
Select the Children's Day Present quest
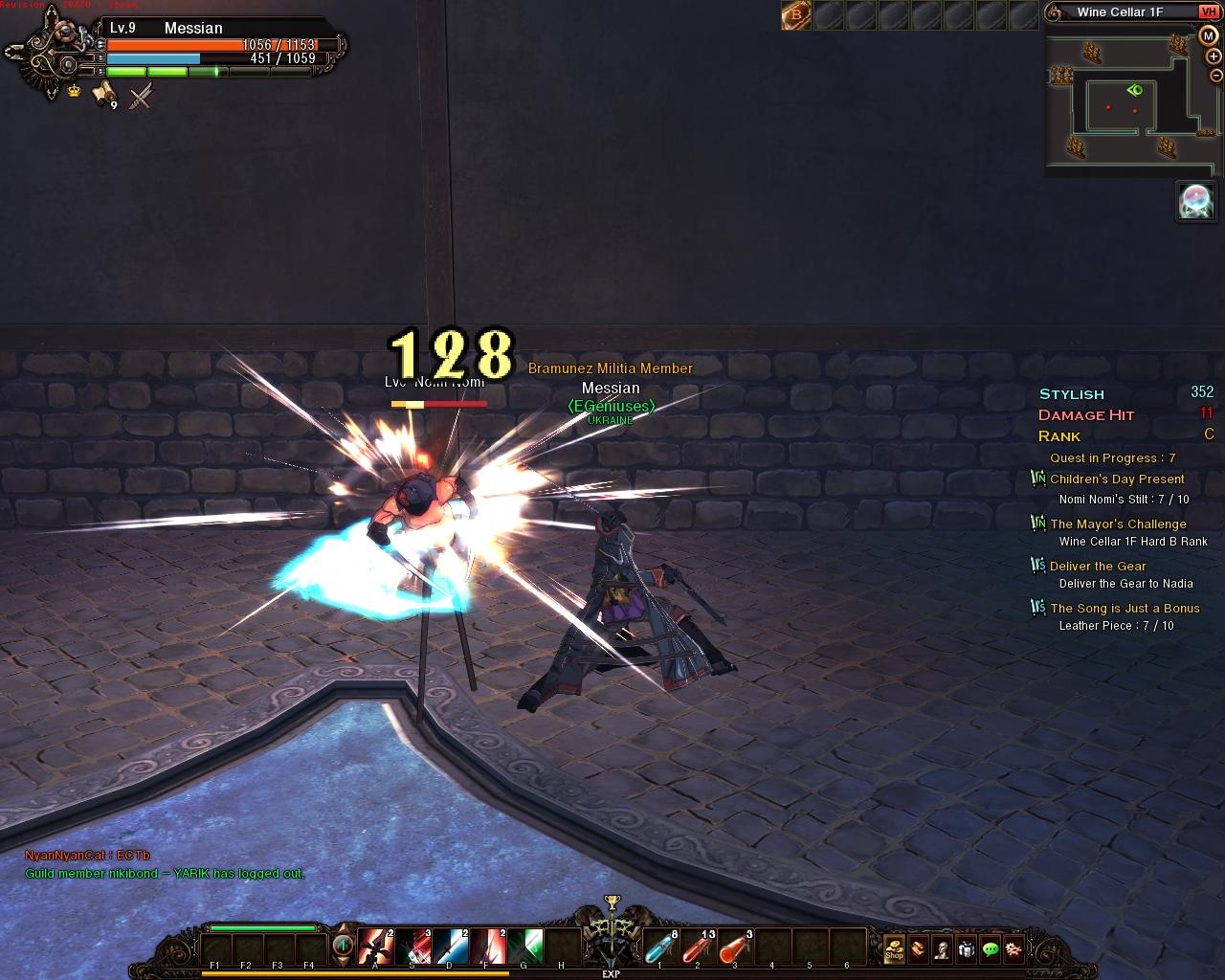pyautogui.click(x=1117, y=479)
